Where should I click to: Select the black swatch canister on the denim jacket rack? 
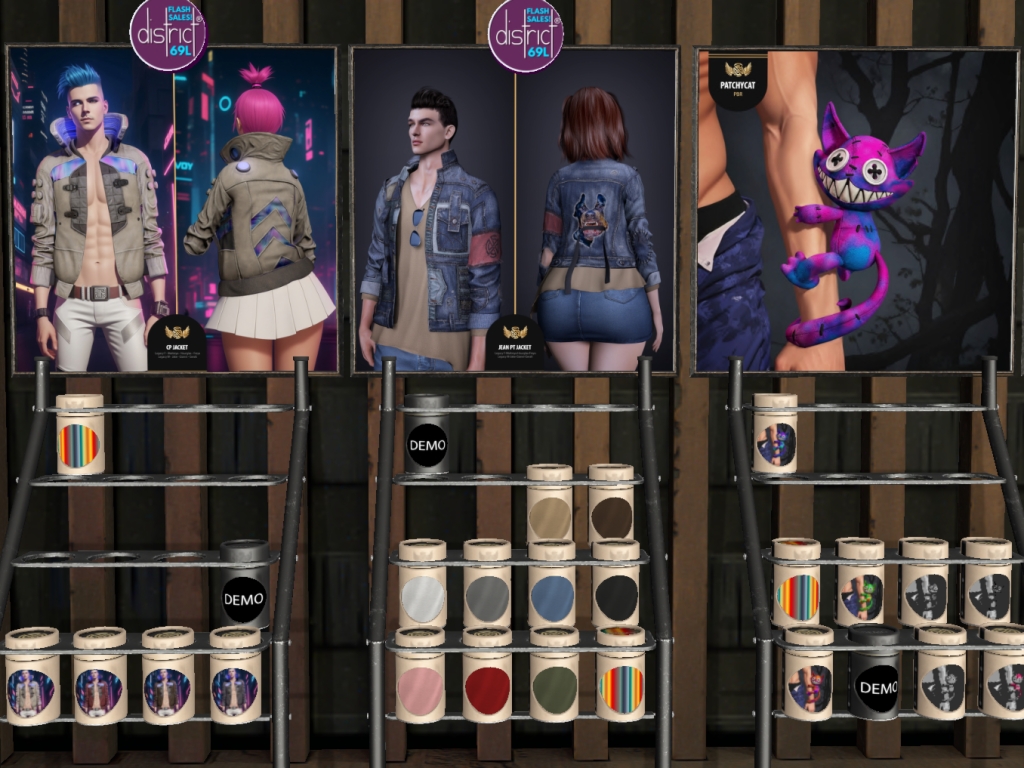click(x=616, y=592)
